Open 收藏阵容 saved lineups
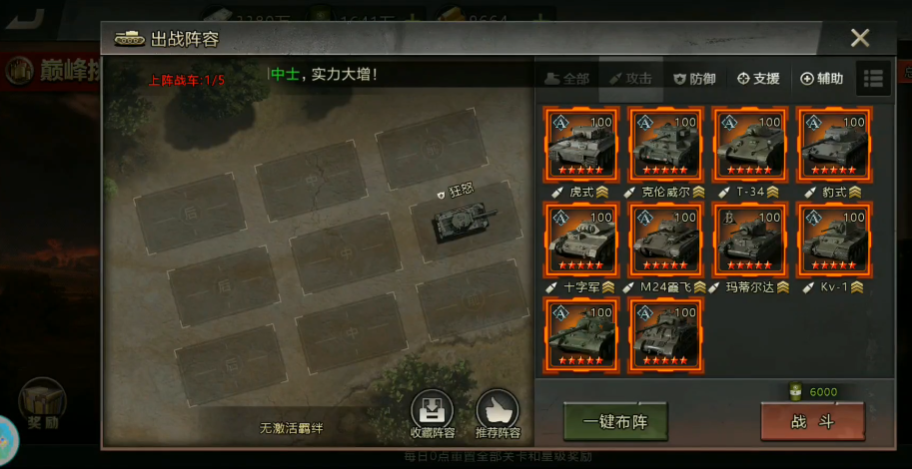Viewport: 912px width, 469px height. tap(432, 414)
